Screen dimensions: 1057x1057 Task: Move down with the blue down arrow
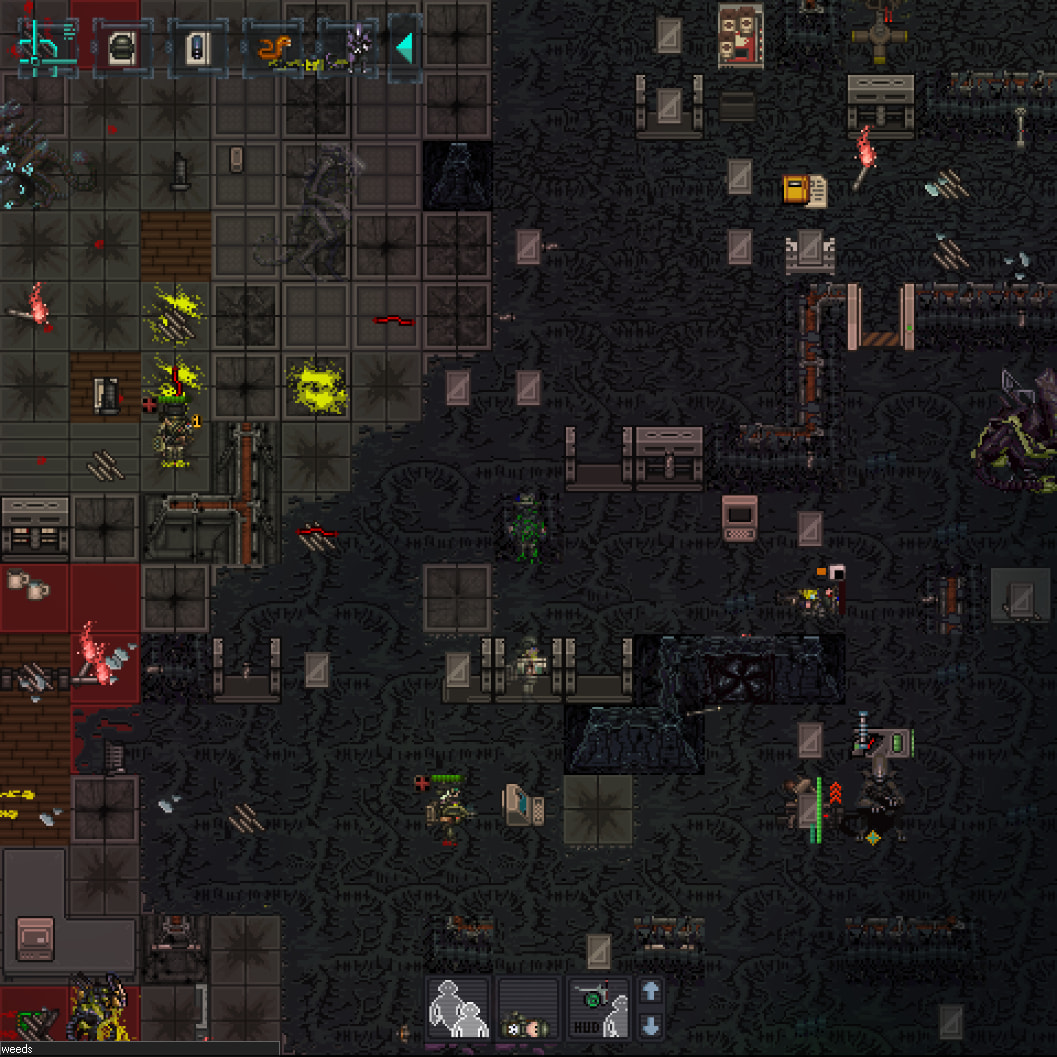click(650, 1025)
